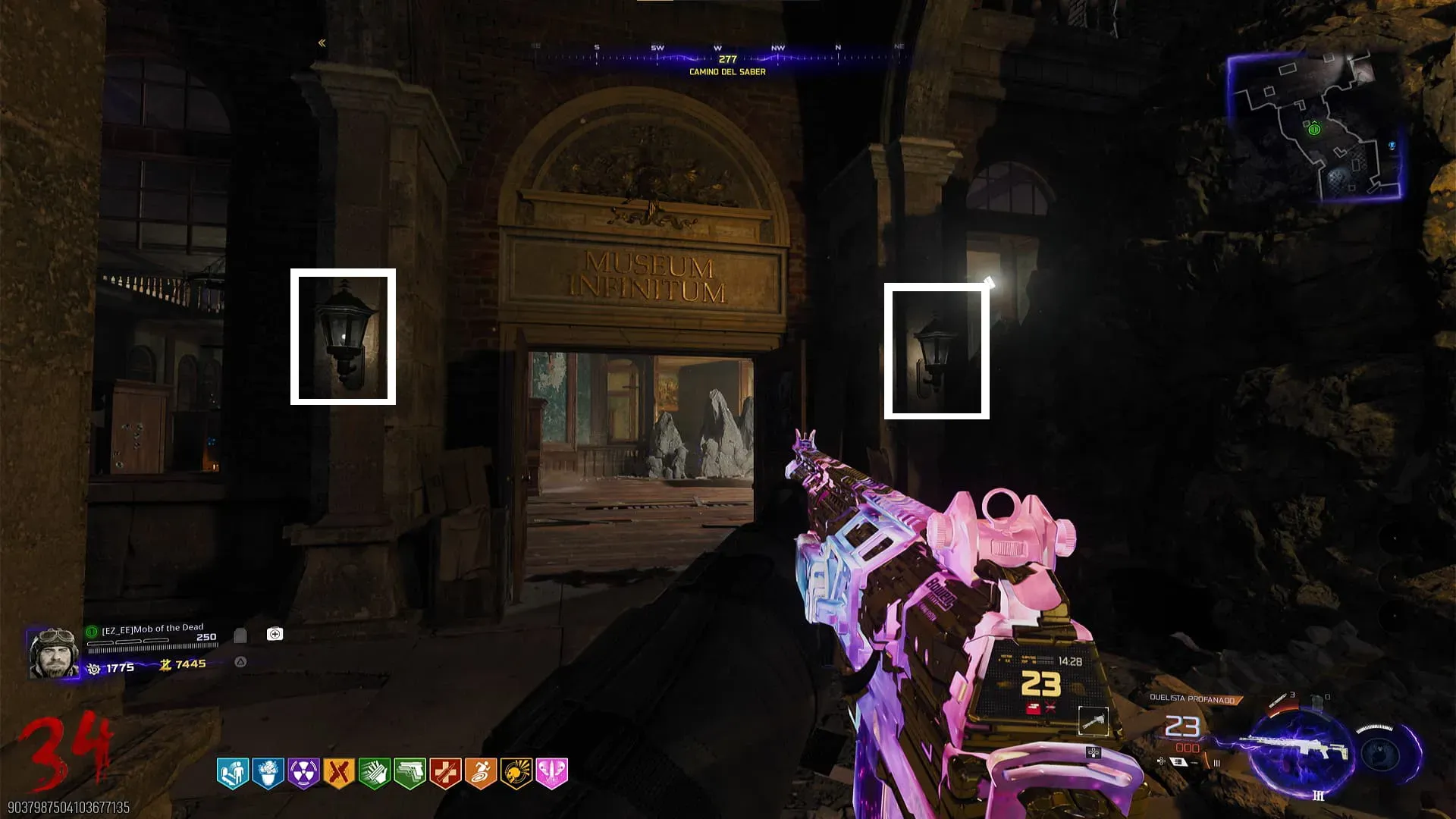This screenshot has height=819, width=1456.
Task: Activate the green hand reload perk icon
Action: 374,773
